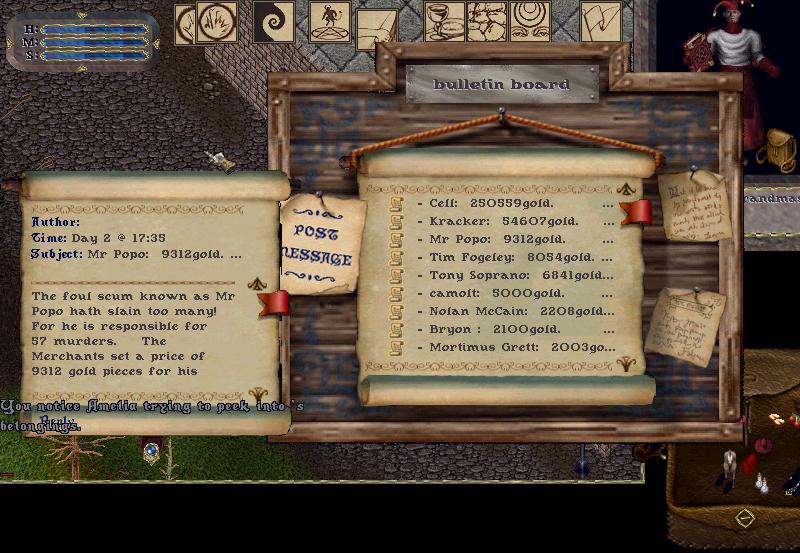
Task: Activate the concentric circles and eyes icon
Action: pos(530,22)
